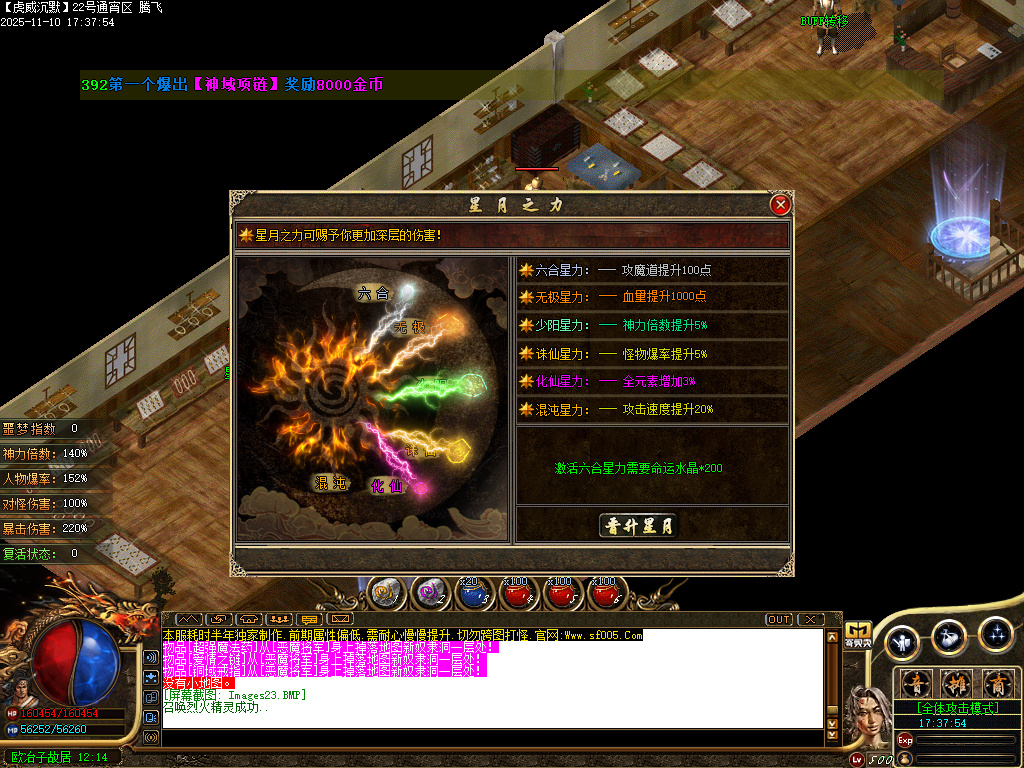This screenshot has height=768, width=1024.
Task: Activate the four-star sparkle round icon
Action: (x=996, y=634)
